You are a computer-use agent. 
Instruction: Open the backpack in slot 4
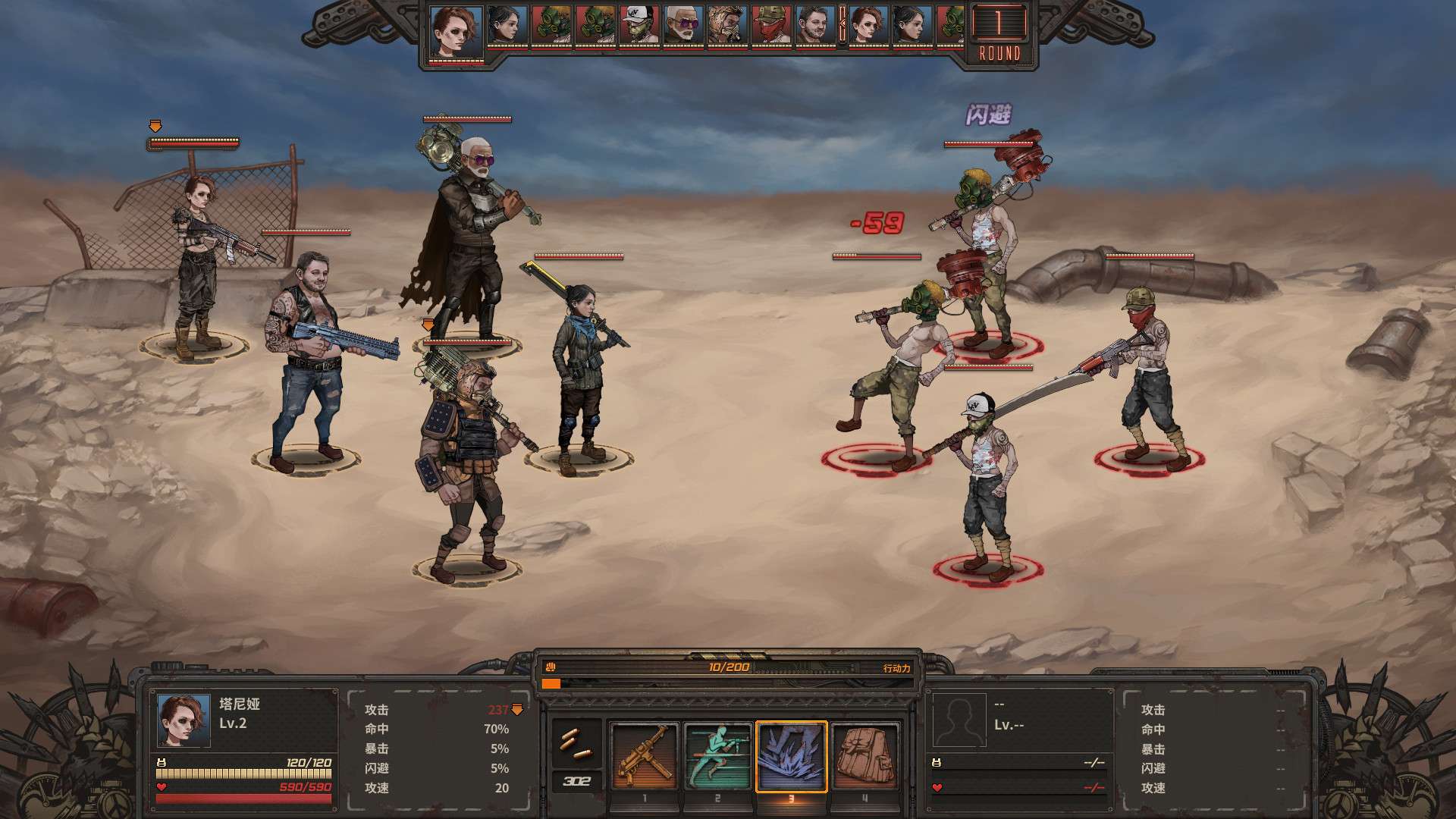[x=864, y=756]
